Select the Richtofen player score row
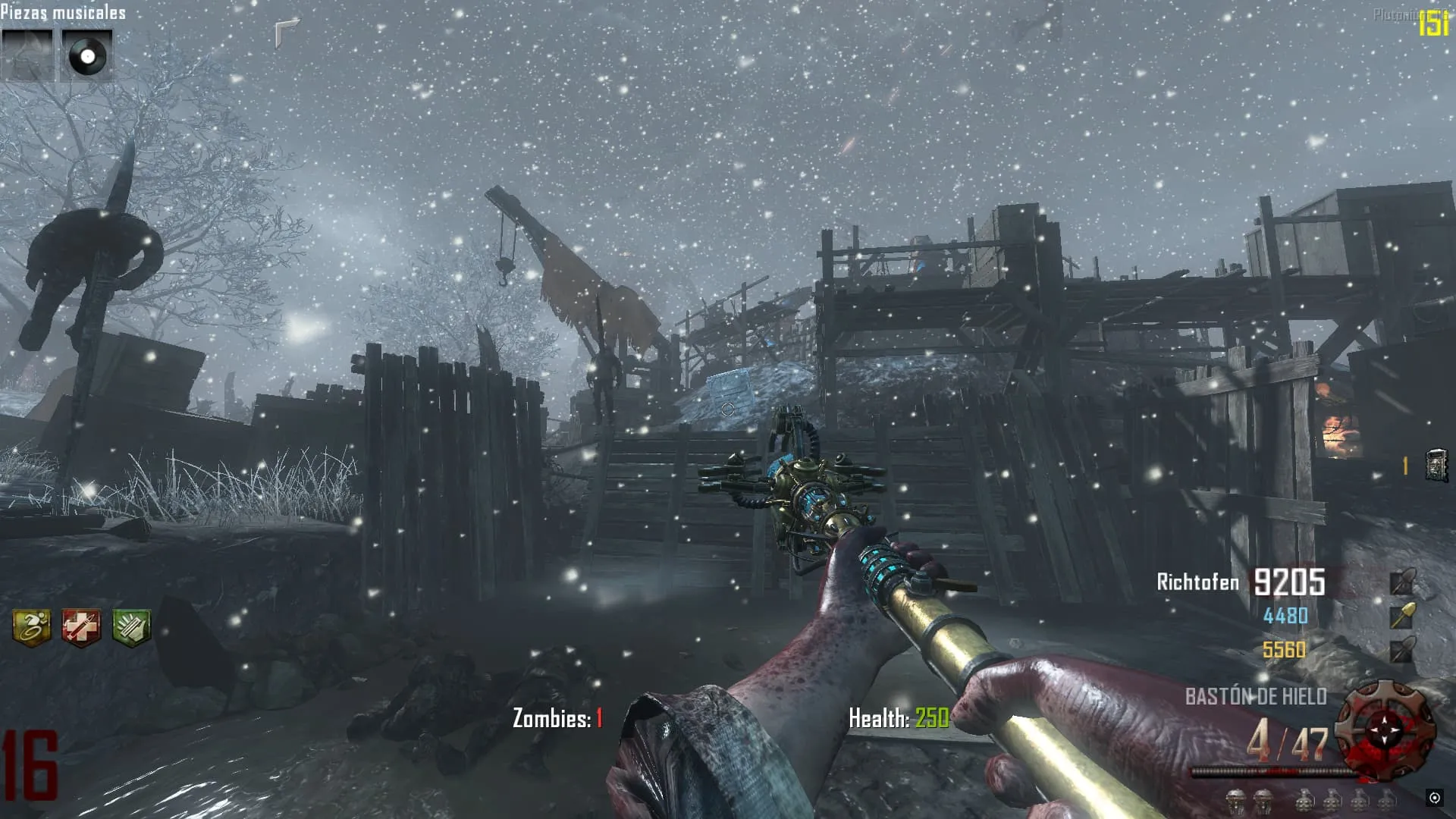The width and height of the screenshot is (1456, 819). click(1241, 582)
